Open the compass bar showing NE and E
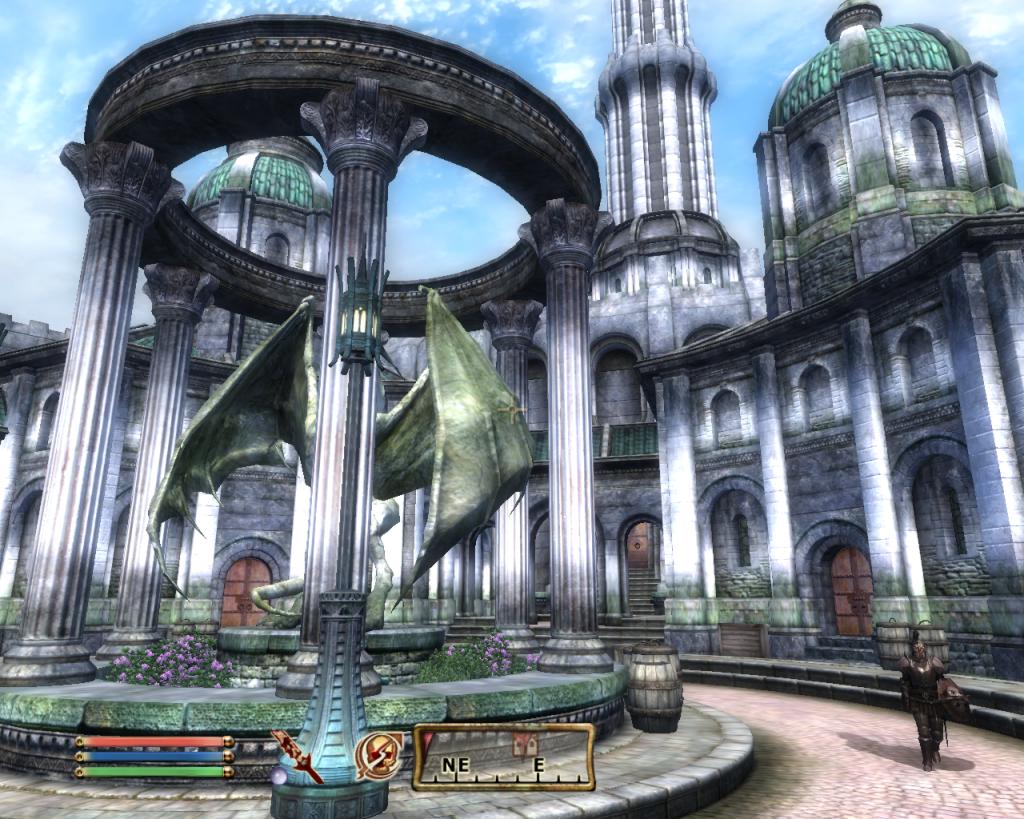 click(503, 757)
